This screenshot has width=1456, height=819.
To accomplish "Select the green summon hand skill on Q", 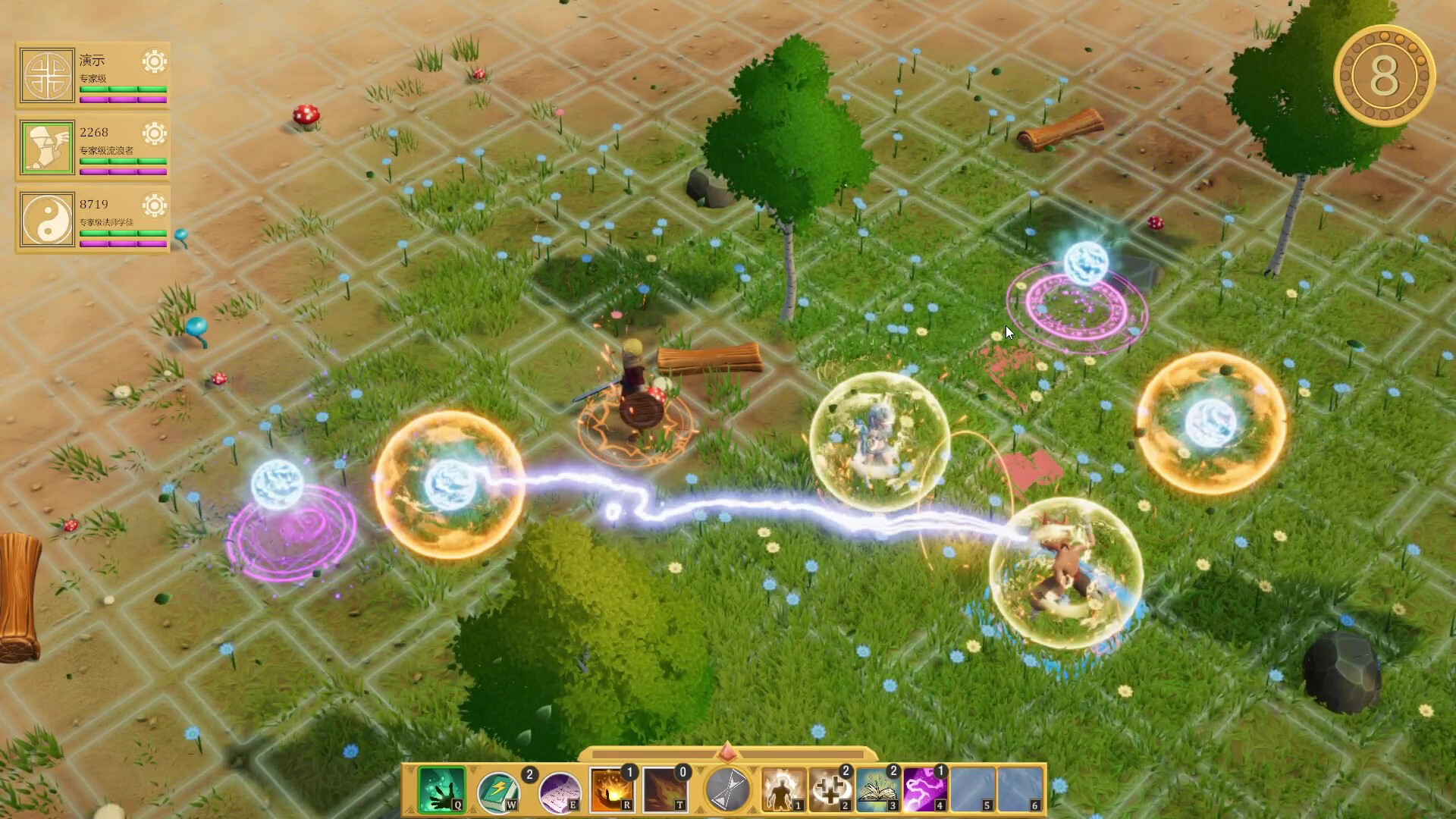I will pos(442,789).
